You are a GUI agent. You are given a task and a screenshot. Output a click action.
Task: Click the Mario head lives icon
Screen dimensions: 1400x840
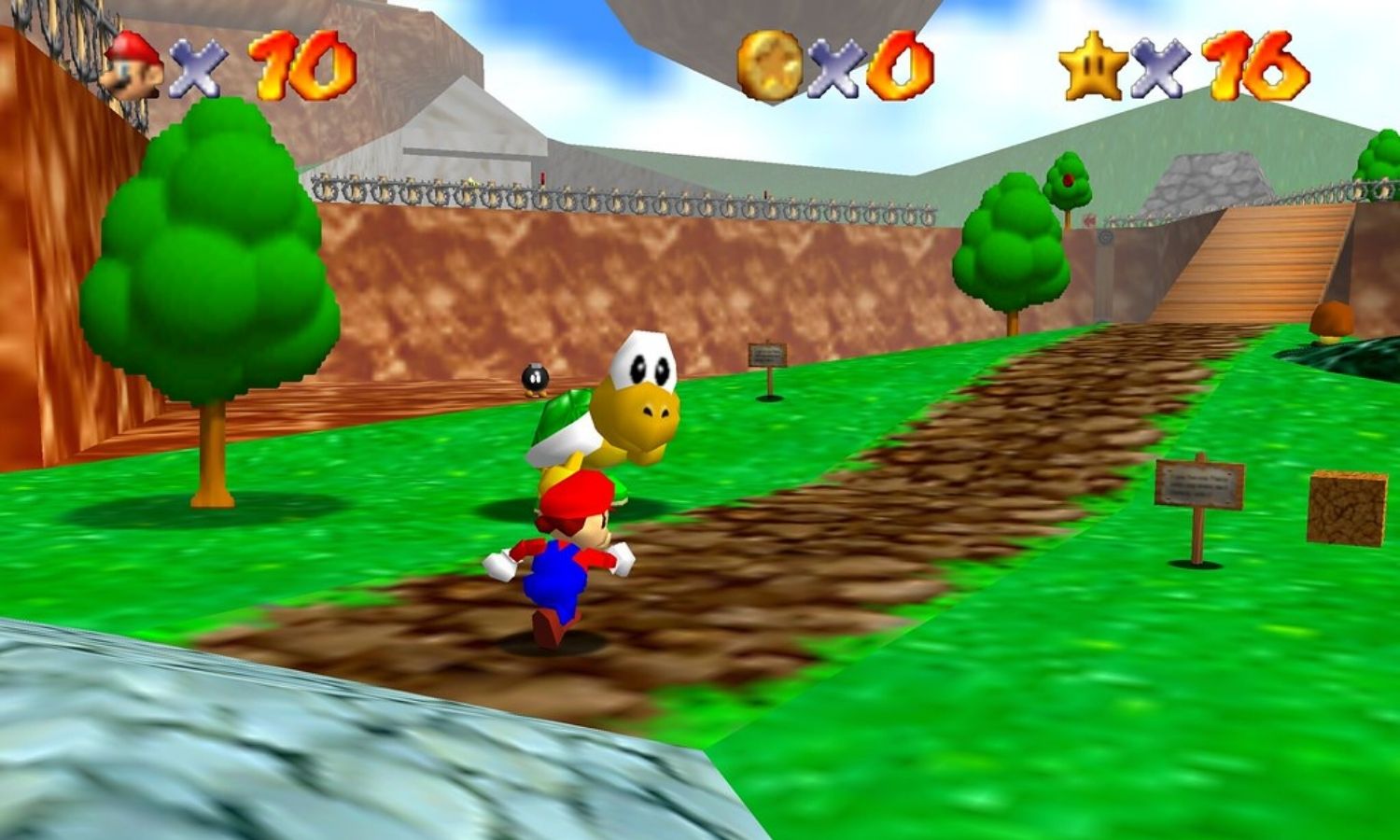tap(133, 64)
